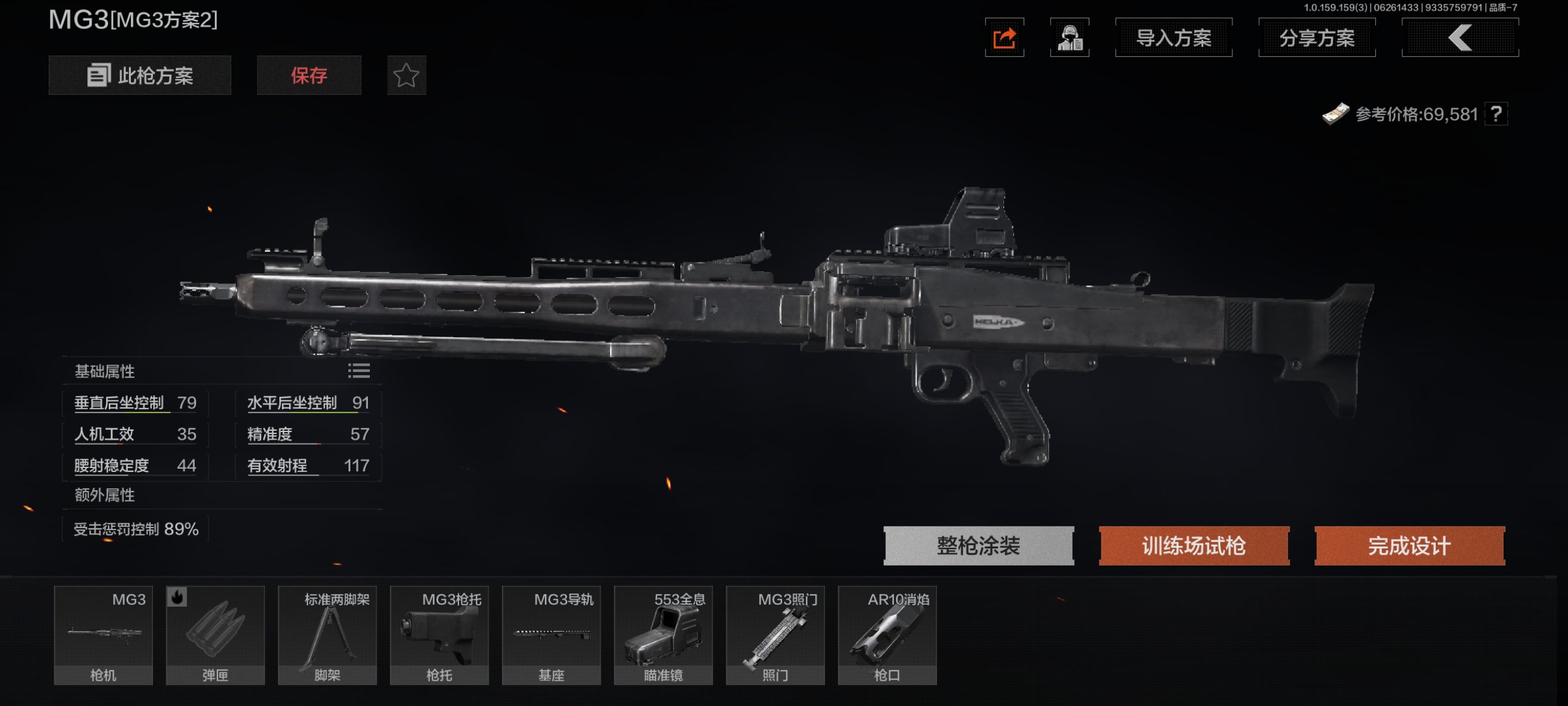Expand the 基础属性 detail list icon
Image resolution: width=1568 pixels, height=706 pixels.
coord(358,371)
